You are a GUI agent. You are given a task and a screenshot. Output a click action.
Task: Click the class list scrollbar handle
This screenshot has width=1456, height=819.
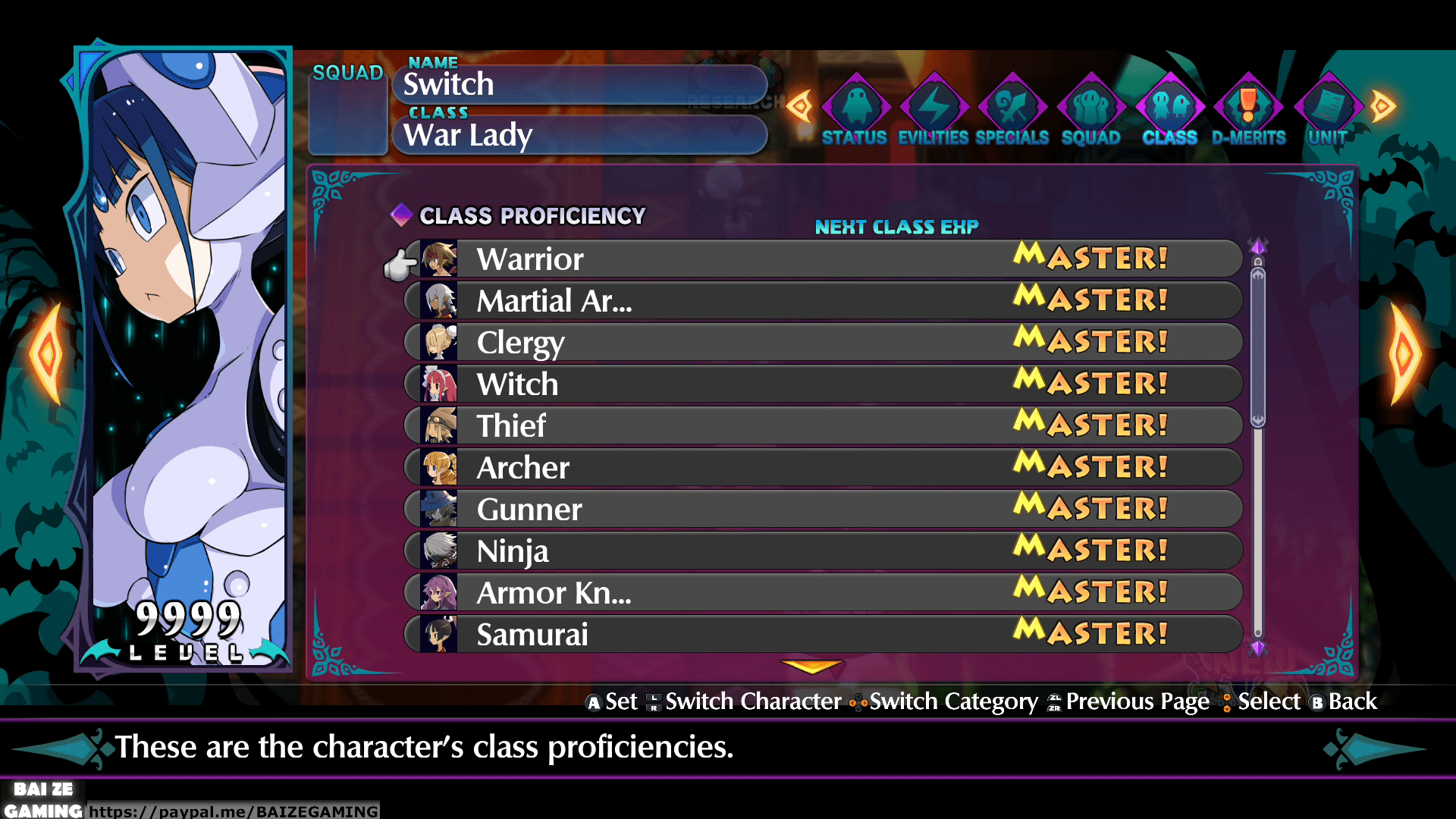1258,347
